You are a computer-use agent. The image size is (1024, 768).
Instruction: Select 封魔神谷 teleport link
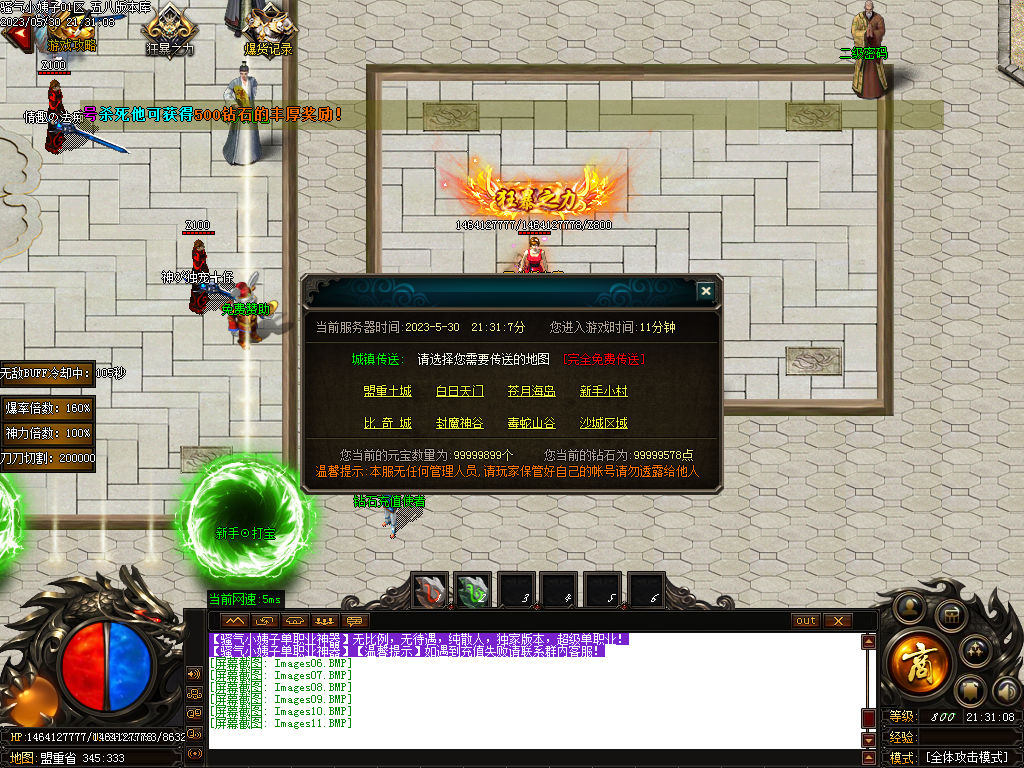(460, 423)
